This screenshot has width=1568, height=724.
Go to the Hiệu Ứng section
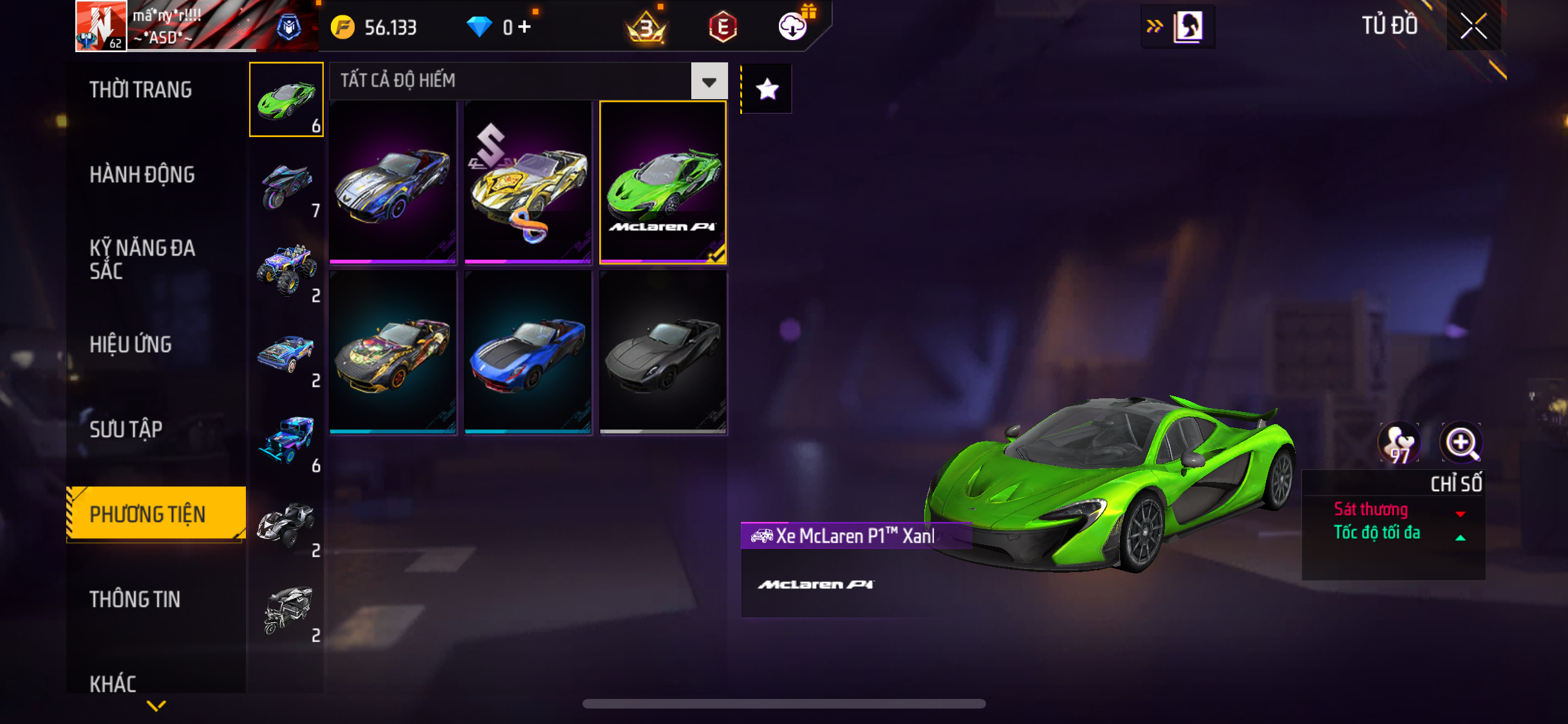tap(131, 344)
